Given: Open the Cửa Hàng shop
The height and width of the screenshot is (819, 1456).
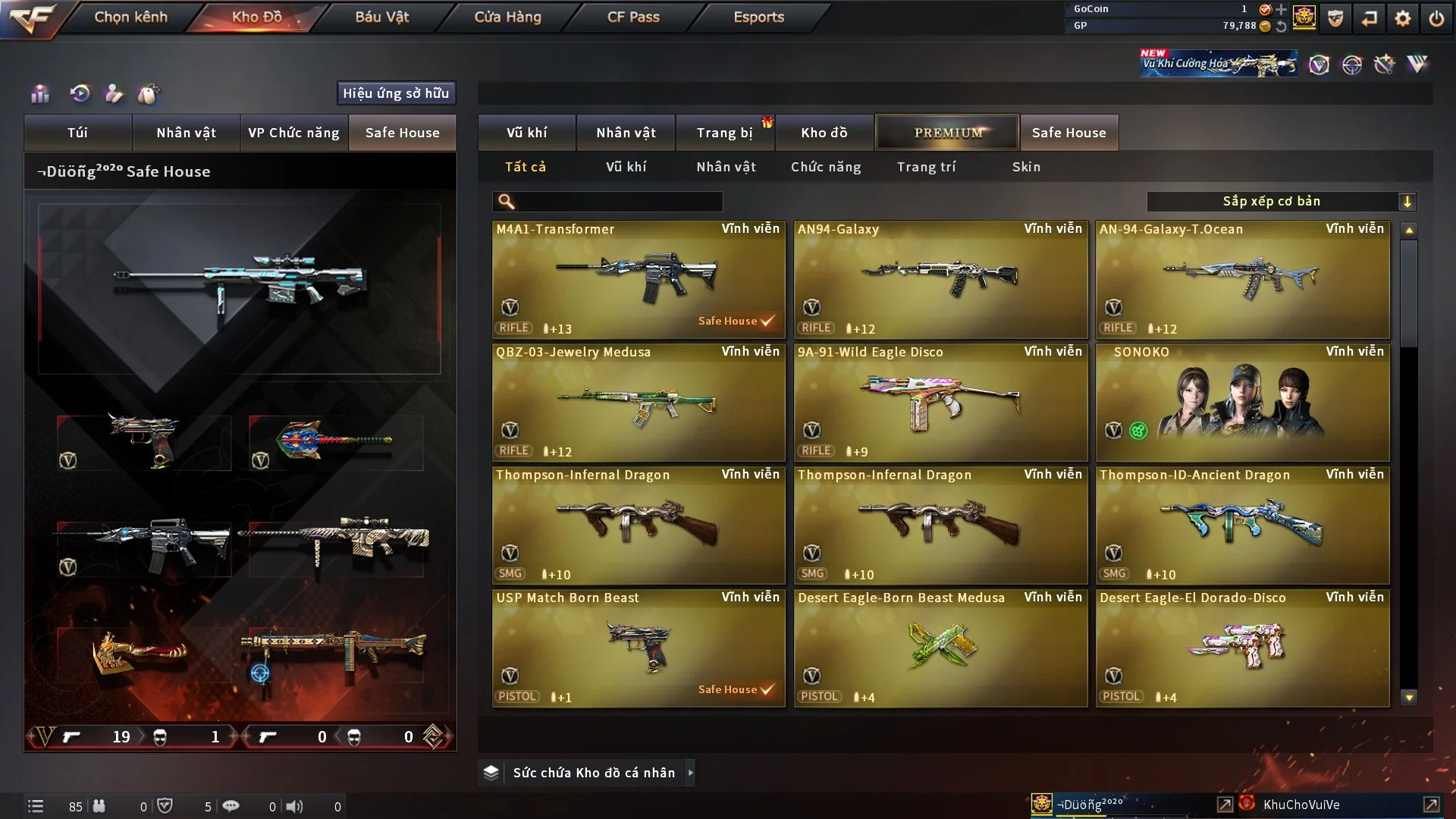Looking at the screenshot, I should click(507, 17).
